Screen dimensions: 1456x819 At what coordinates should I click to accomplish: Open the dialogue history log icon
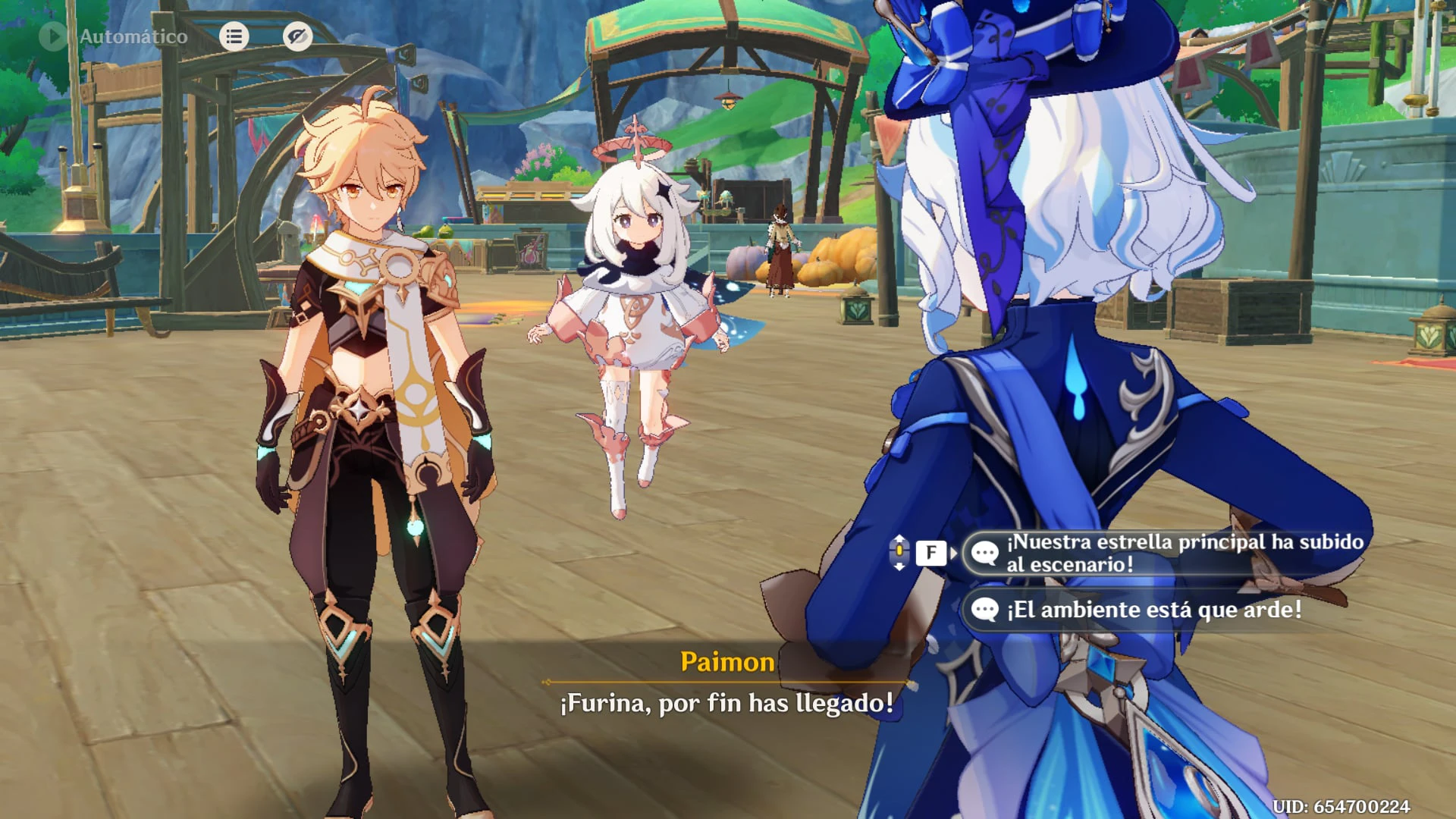coord(234,36)
